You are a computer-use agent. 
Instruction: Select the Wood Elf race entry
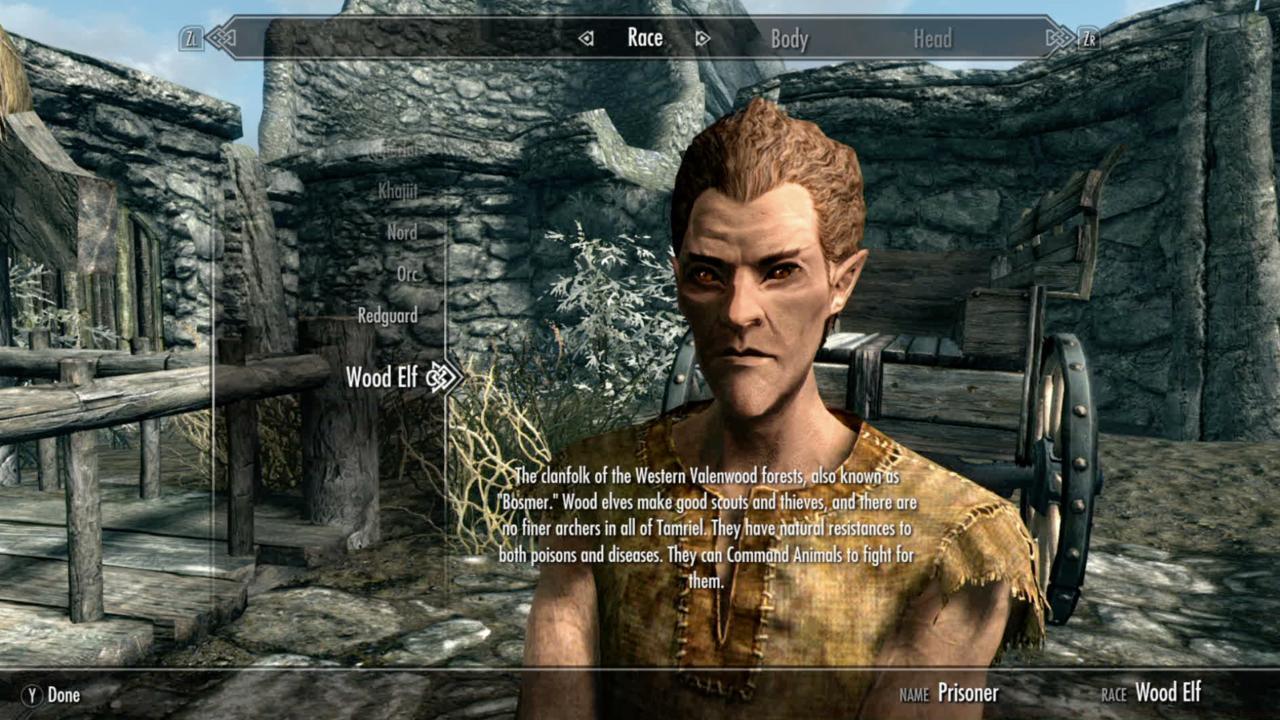tap(381, 378)
